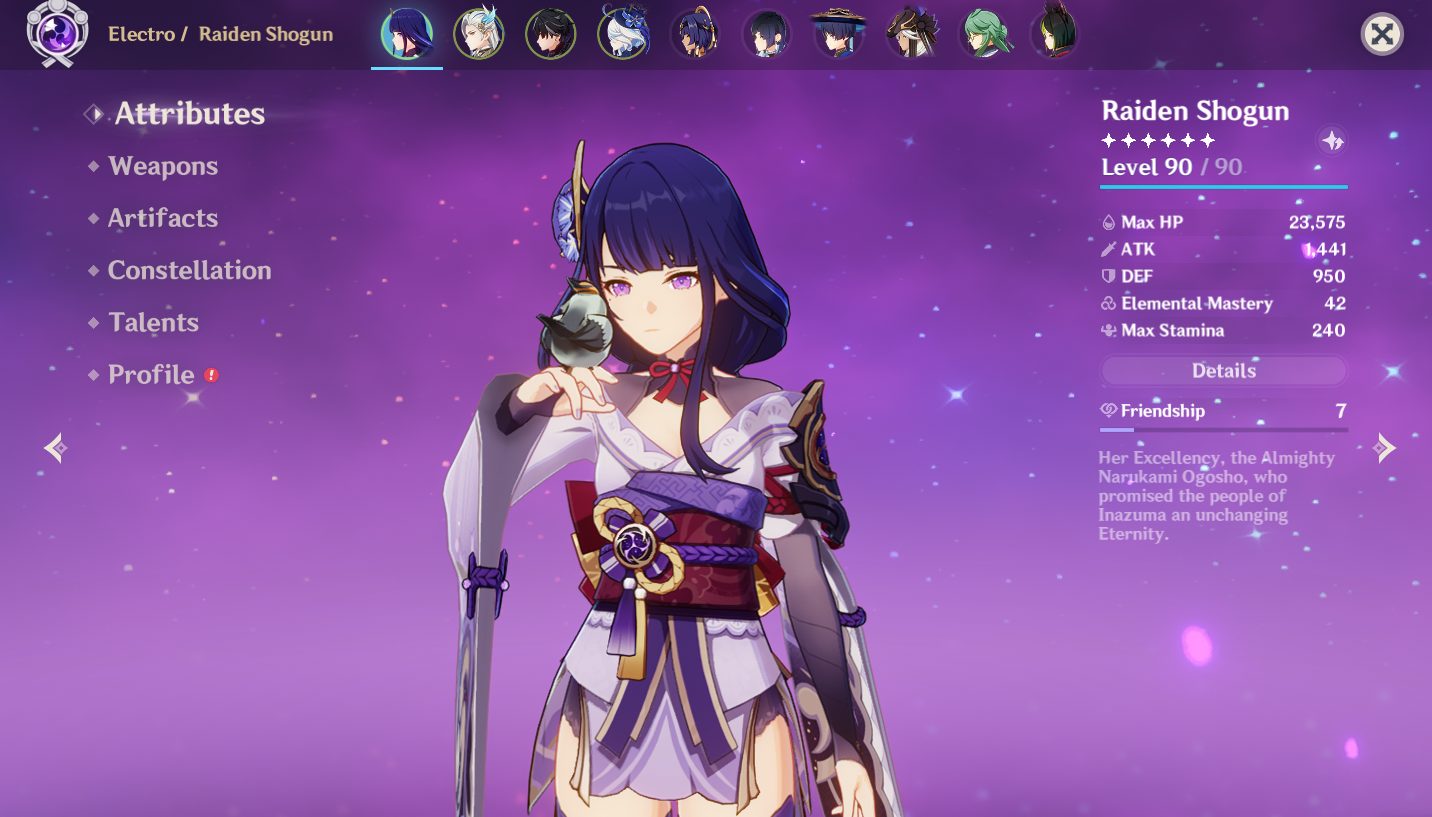
Task: Select Artifacts in the left menu
Action: point(163,218)
